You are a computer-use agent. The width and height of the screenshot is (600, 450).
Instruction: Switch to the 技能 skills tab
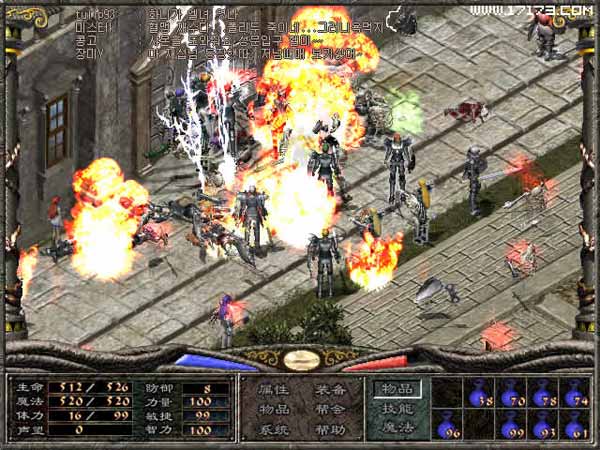(398, 409)
